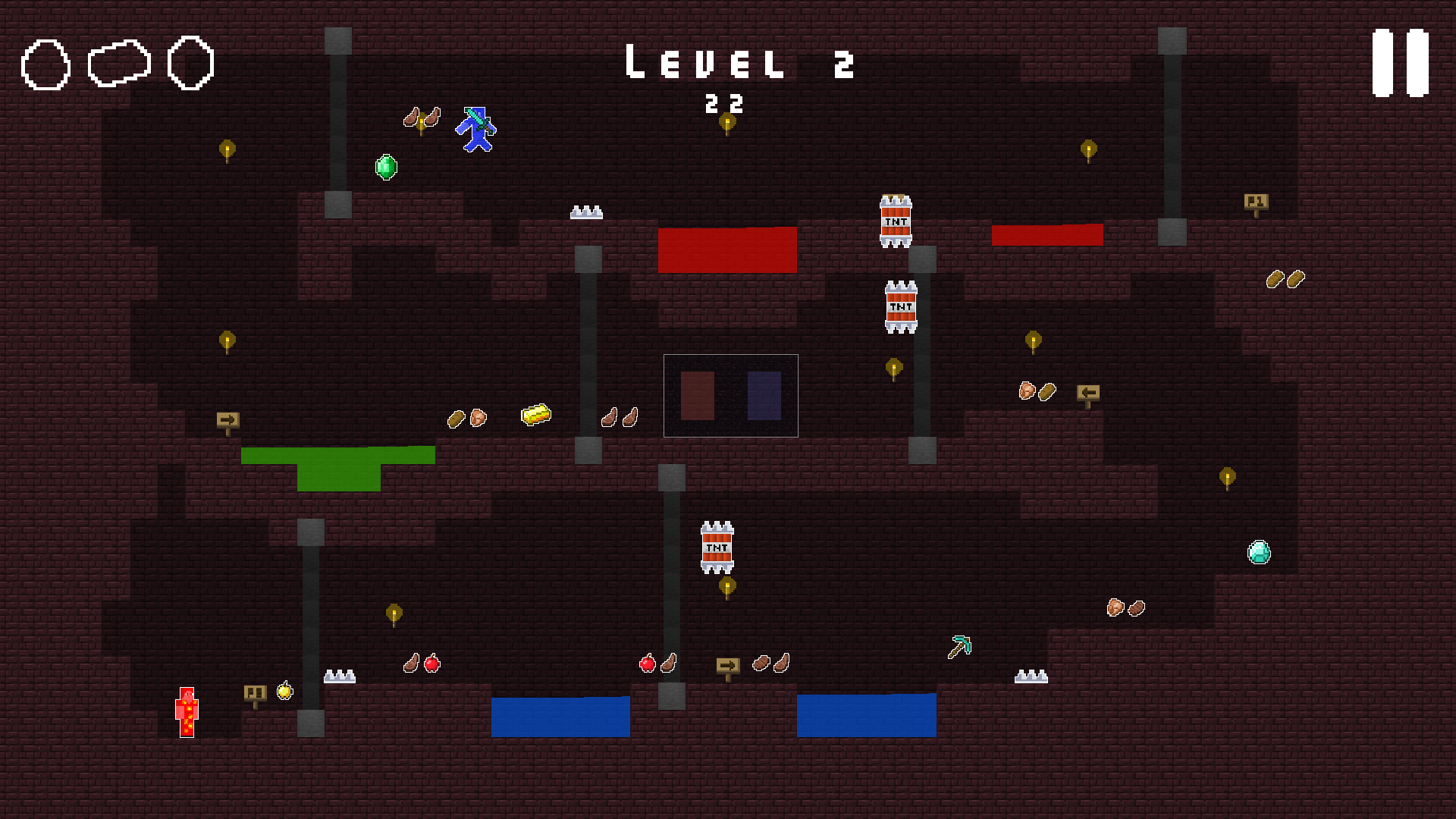Click the red player character near bottom left

[187, 712]
